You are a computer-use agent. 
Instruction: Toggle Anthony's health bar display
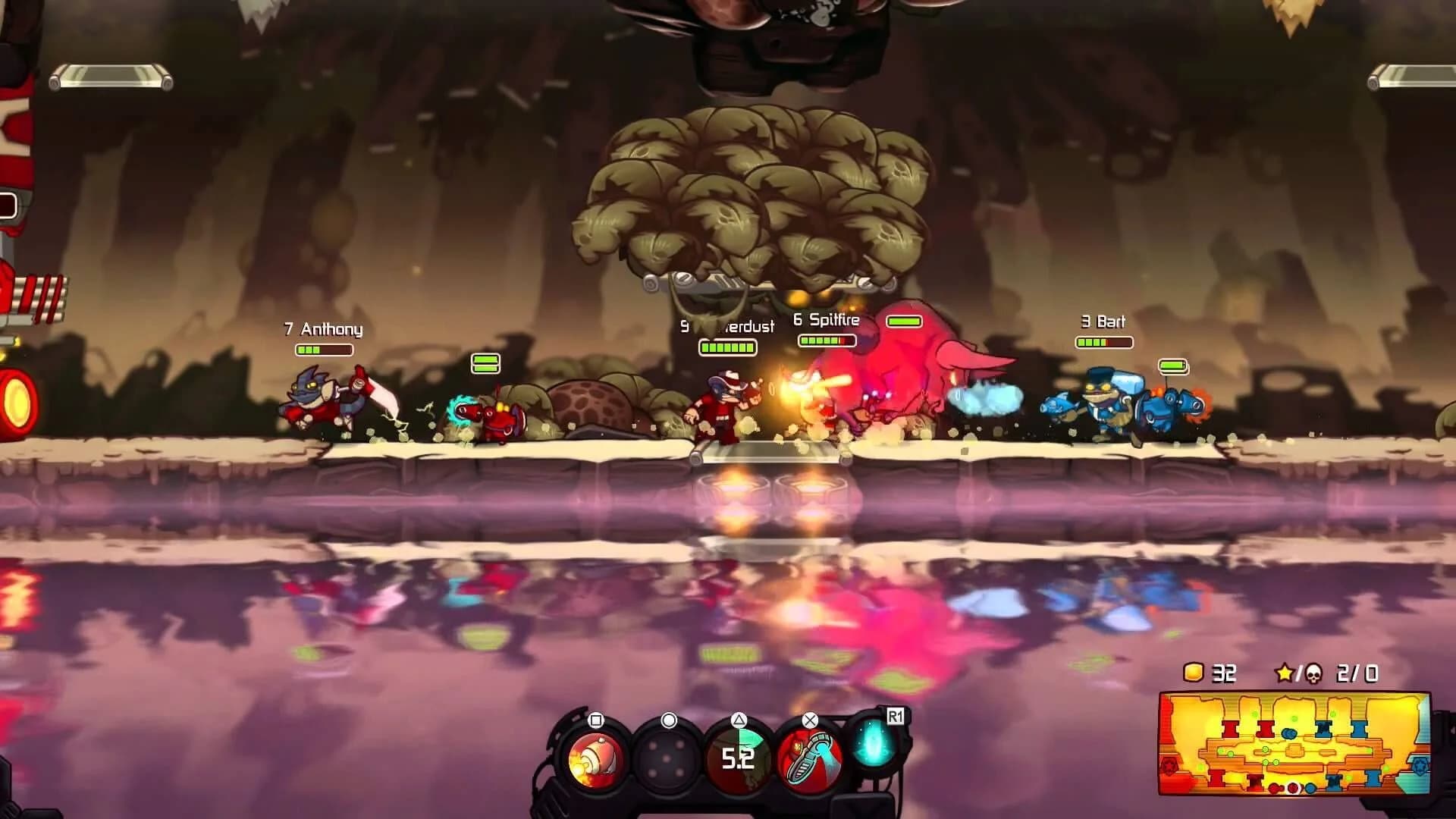(x=324, y=350)
